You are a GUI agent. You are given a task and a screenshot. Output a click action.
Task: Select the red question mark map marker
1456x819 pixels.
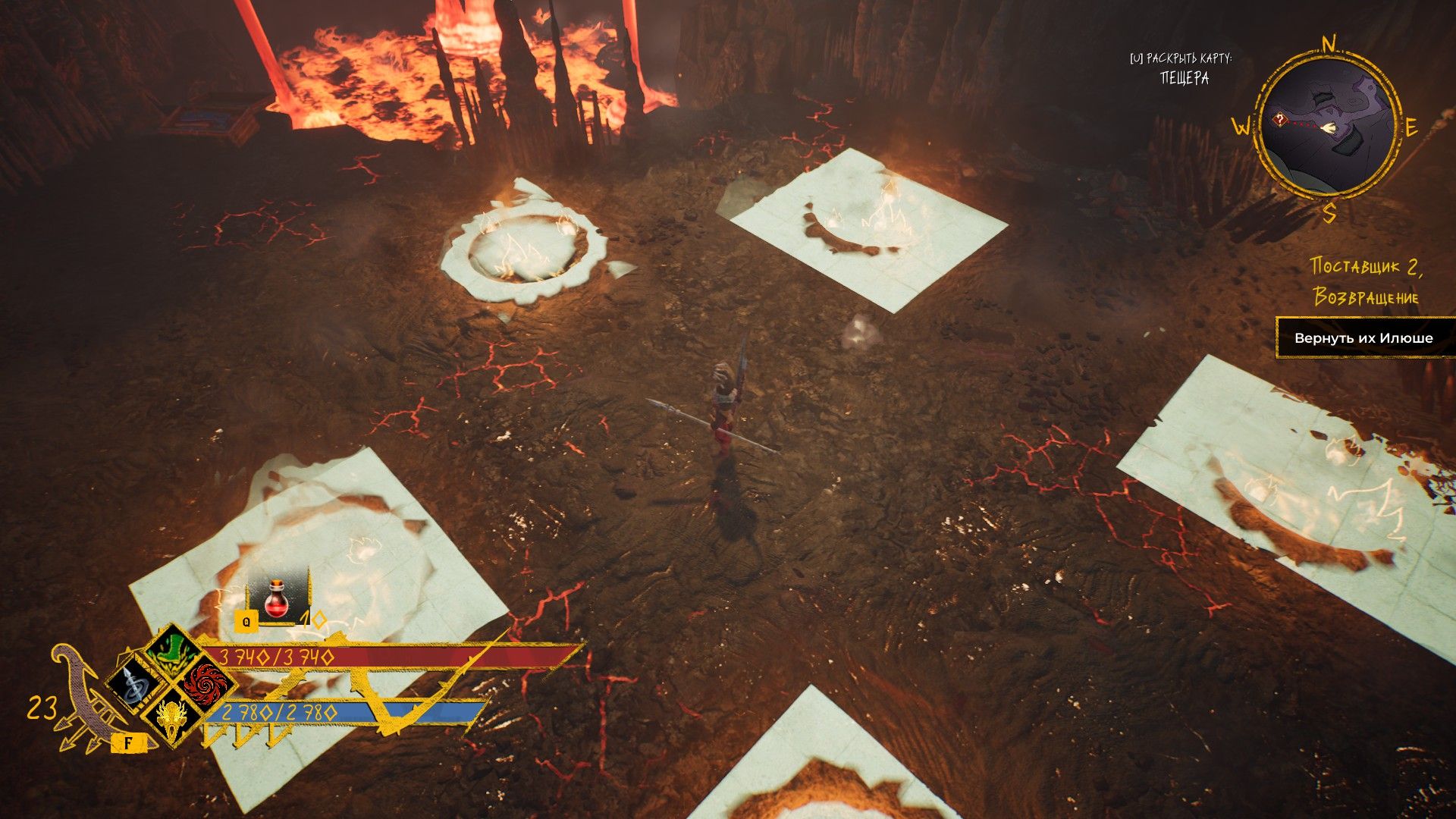tap(1279, 120)
